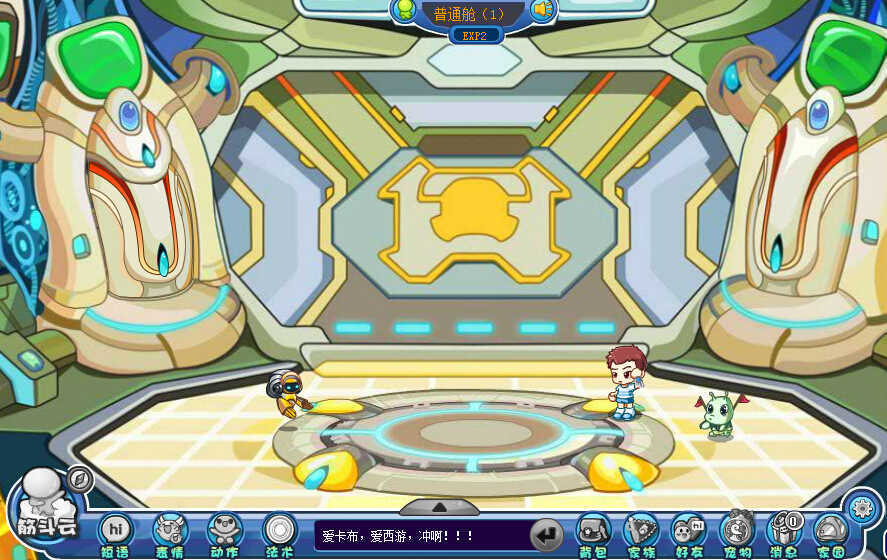Toggle the sound speaker icon

tap(543, 11)
